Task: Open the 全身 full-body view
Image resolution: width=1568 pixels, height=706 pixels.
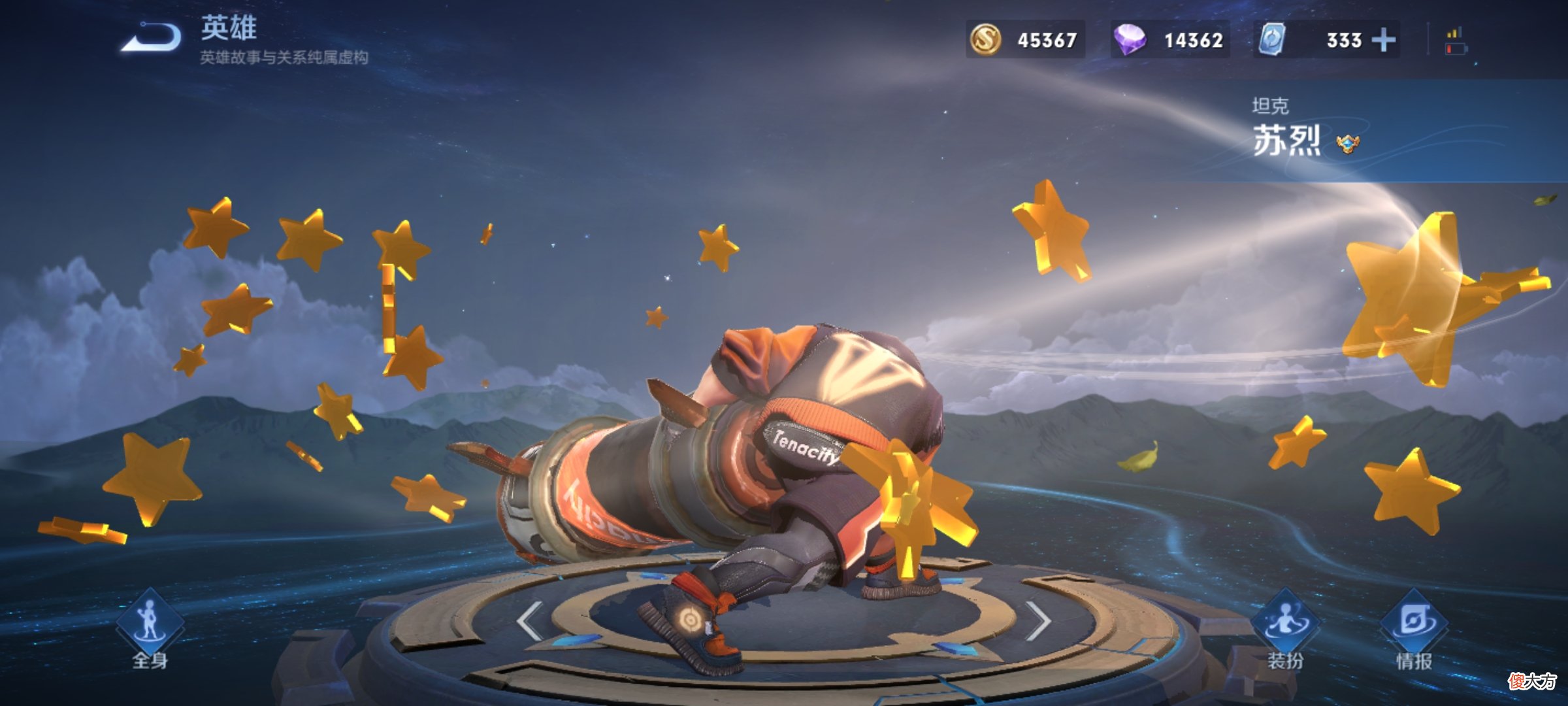Action: tap(150, 629)
